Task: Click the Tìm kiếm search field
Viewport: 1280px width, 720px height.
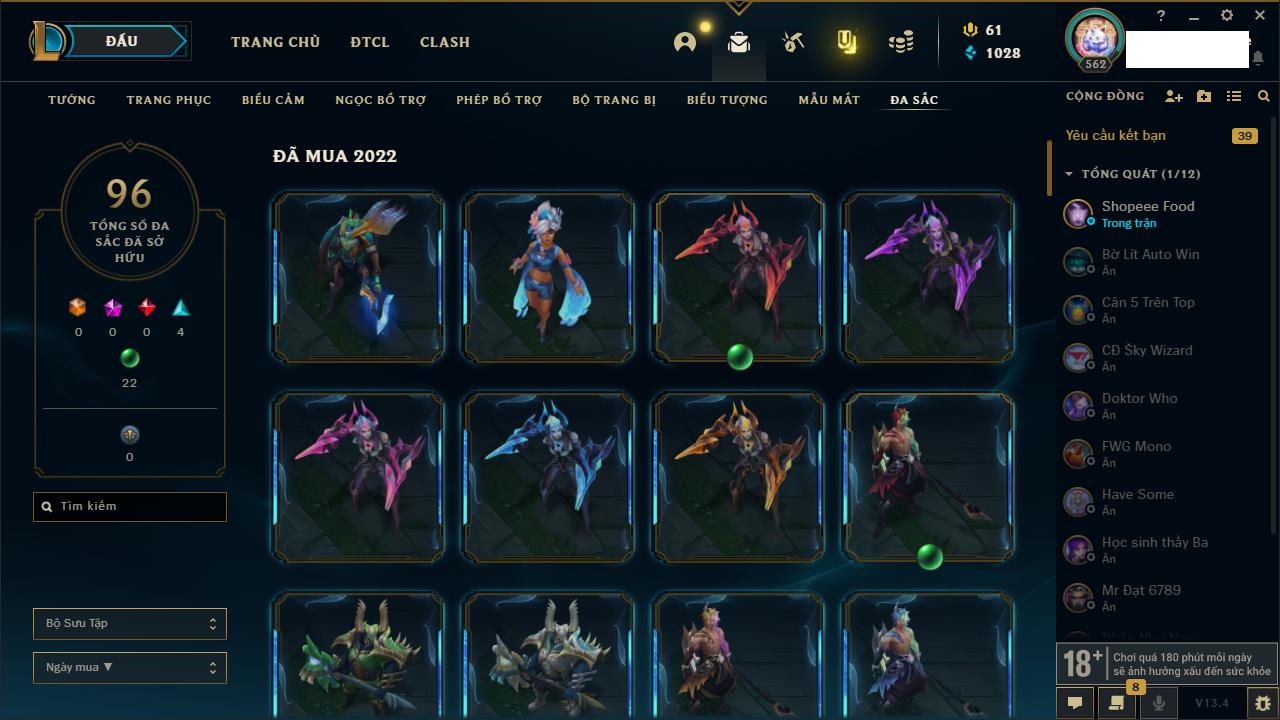Action: (130, 507)
